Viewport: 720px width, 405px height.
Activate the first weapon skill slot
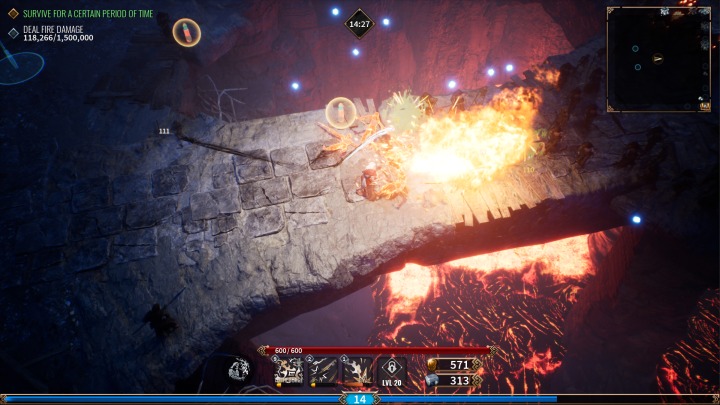(x=291, y=372)
